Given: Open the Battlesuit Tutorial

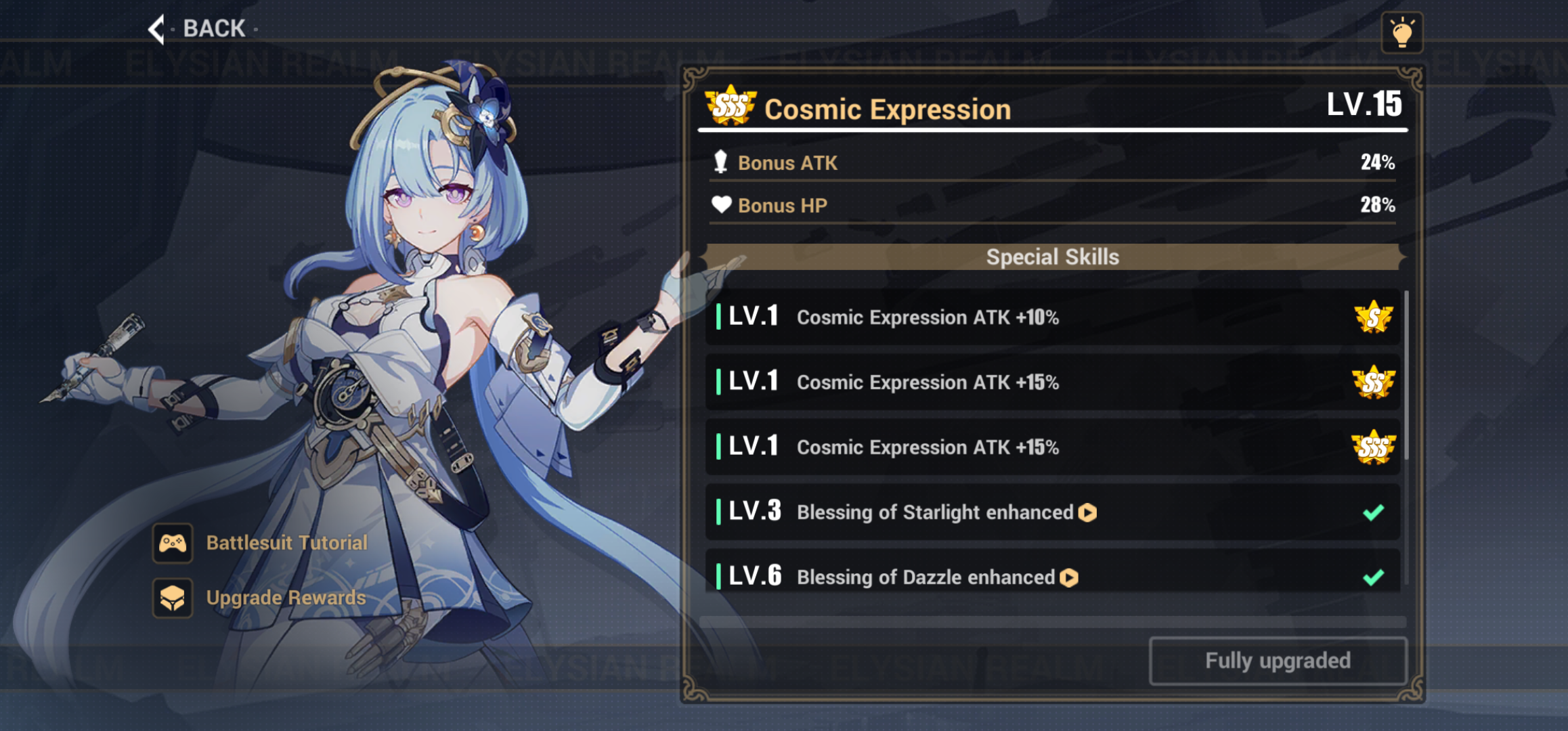Looking at the screenshot, I should pos(286,542).
